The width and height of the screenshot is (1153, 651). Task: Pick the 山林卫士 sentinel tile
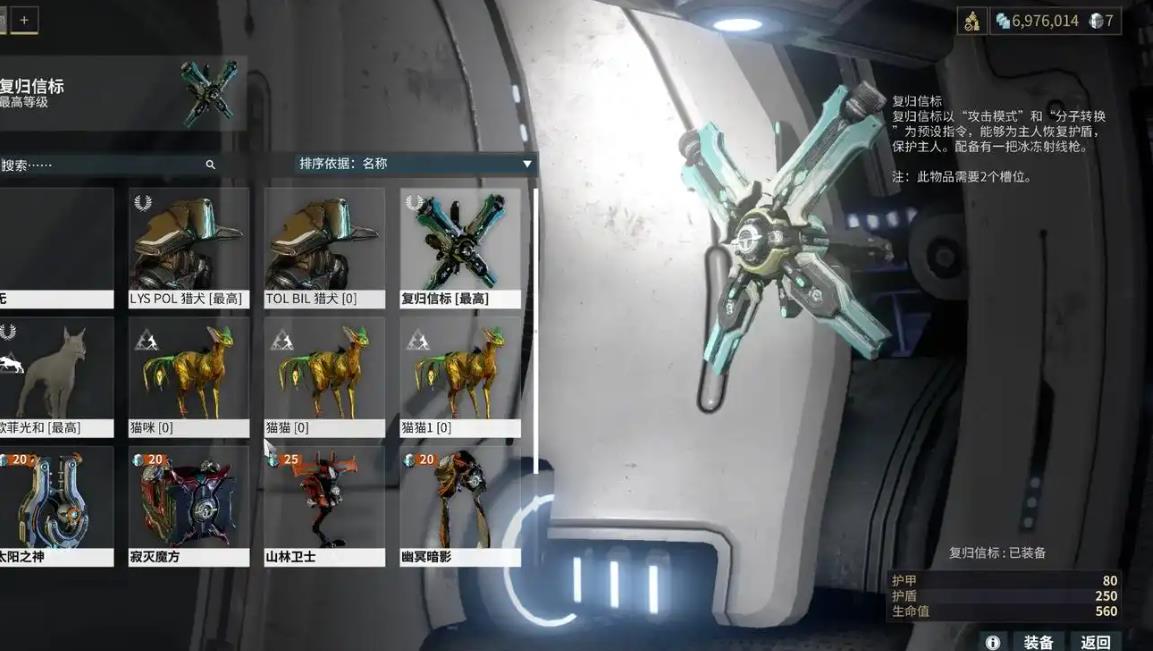tap(324, 506)
